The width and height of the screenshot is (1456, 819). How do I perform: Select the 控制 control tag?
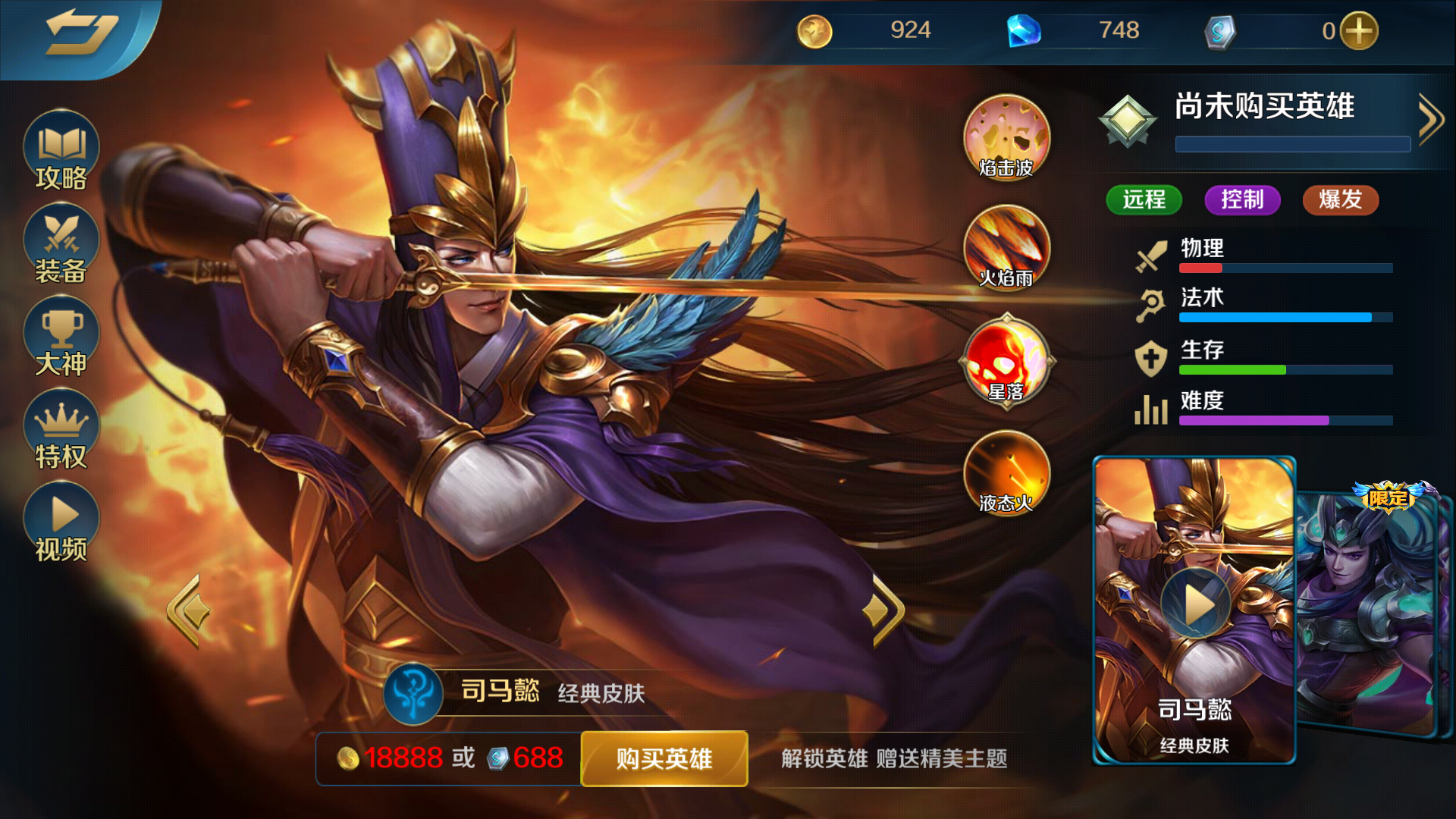(1242, 200)
